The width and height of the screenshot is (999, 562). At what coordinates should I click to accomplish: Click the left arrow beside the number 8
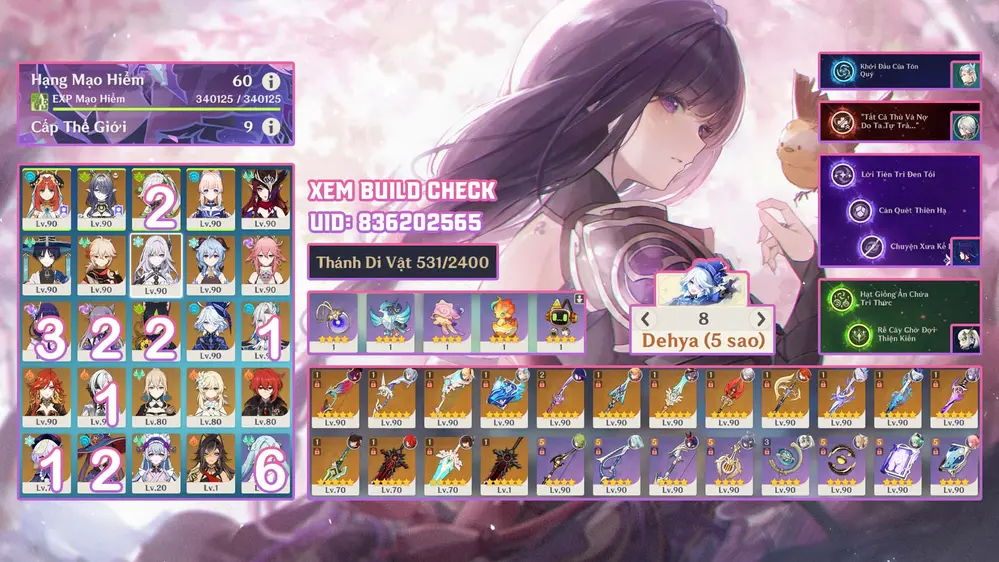point(646,319)
